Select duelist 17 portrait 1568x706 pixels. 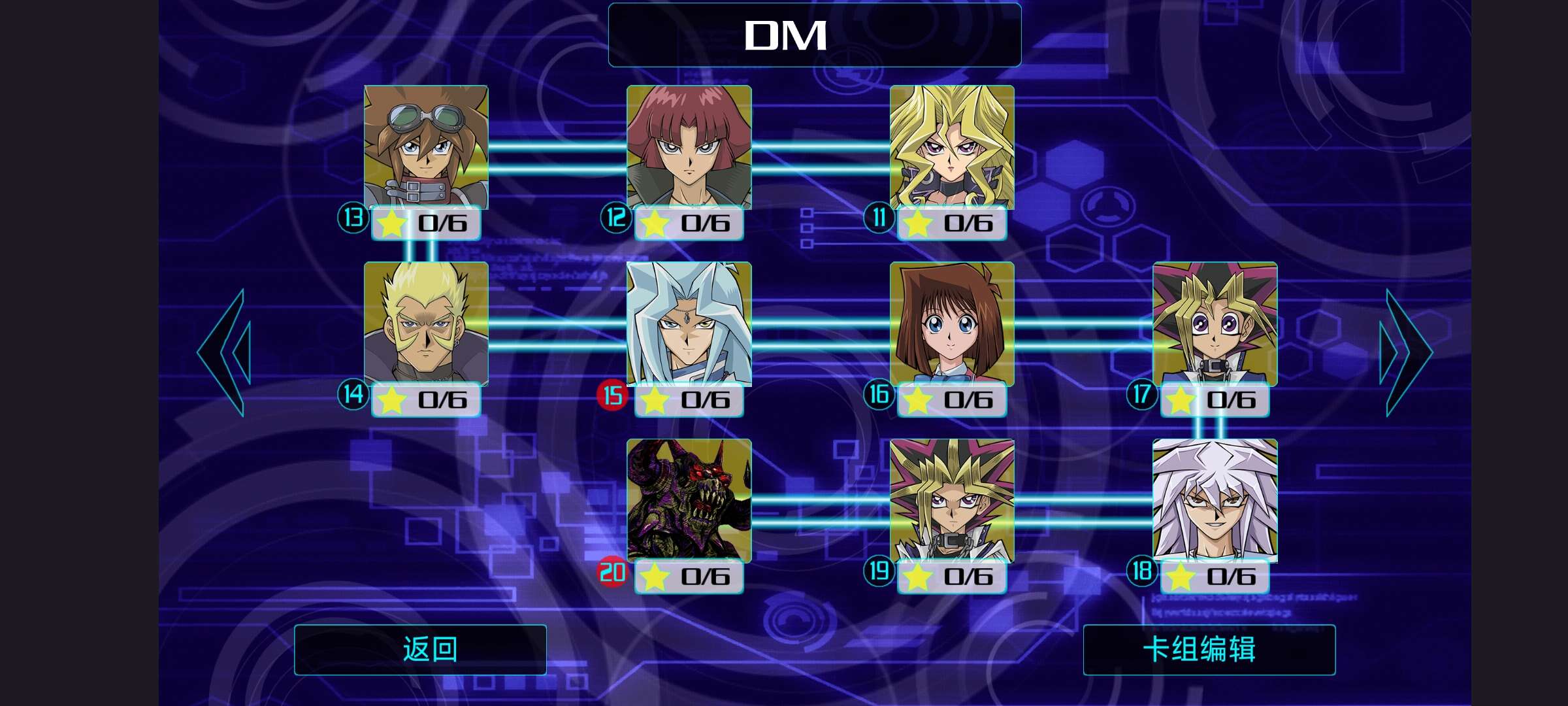(x=1215, y=324)
